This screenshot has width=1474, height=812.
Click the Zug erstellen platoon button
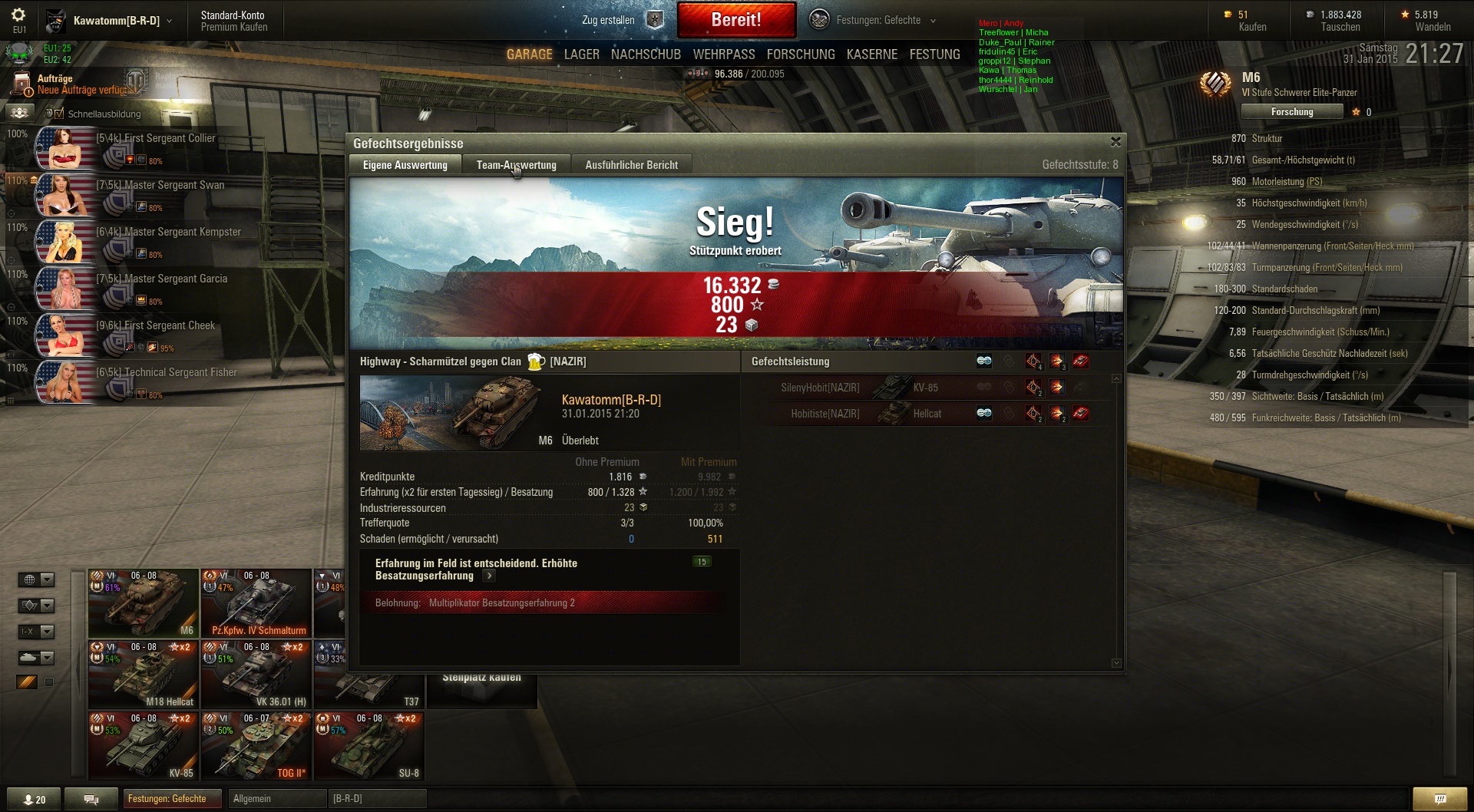pos(621,20)
